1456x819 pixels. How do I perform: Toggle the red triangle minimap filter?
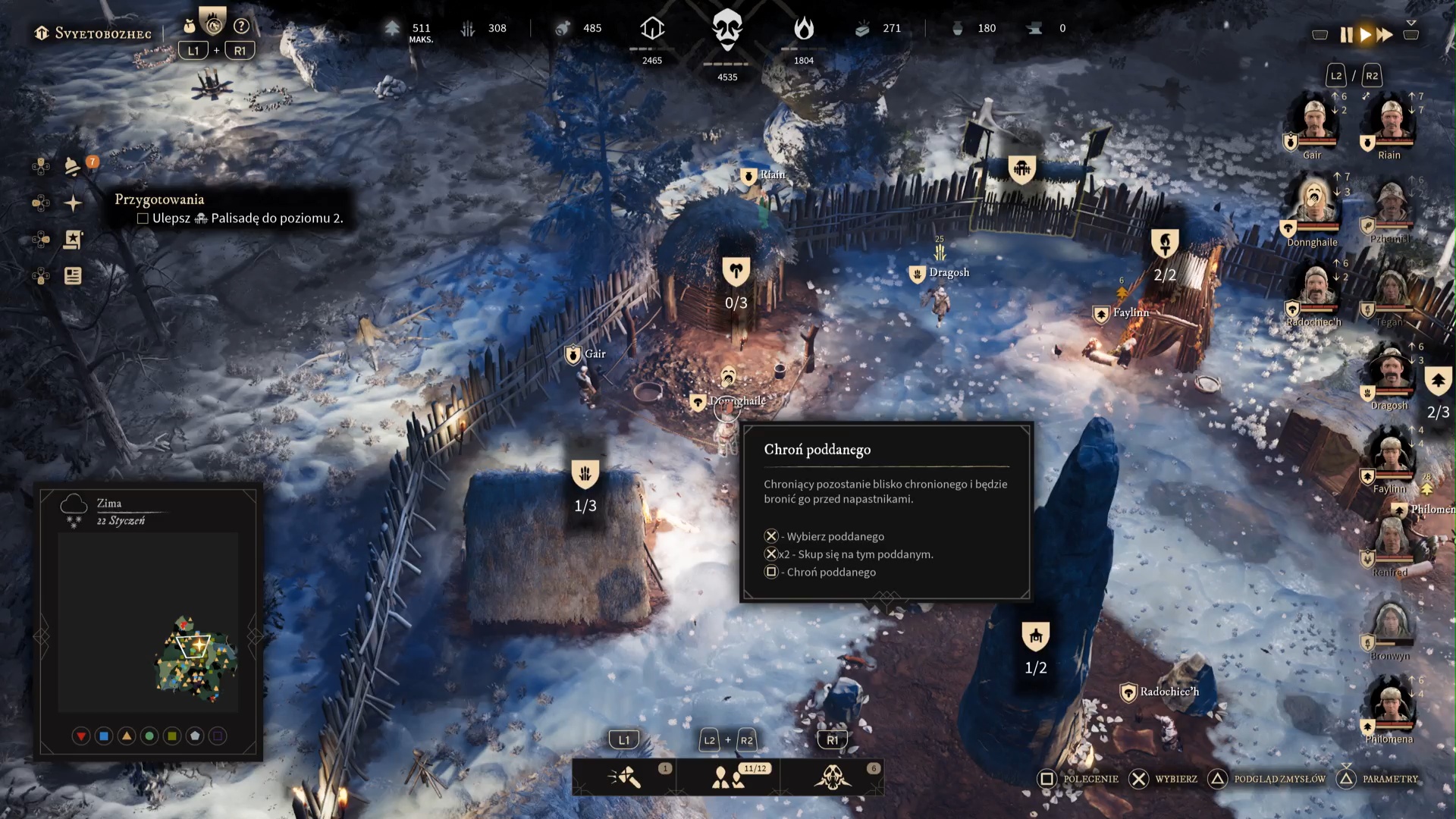(x=81, y=736)
